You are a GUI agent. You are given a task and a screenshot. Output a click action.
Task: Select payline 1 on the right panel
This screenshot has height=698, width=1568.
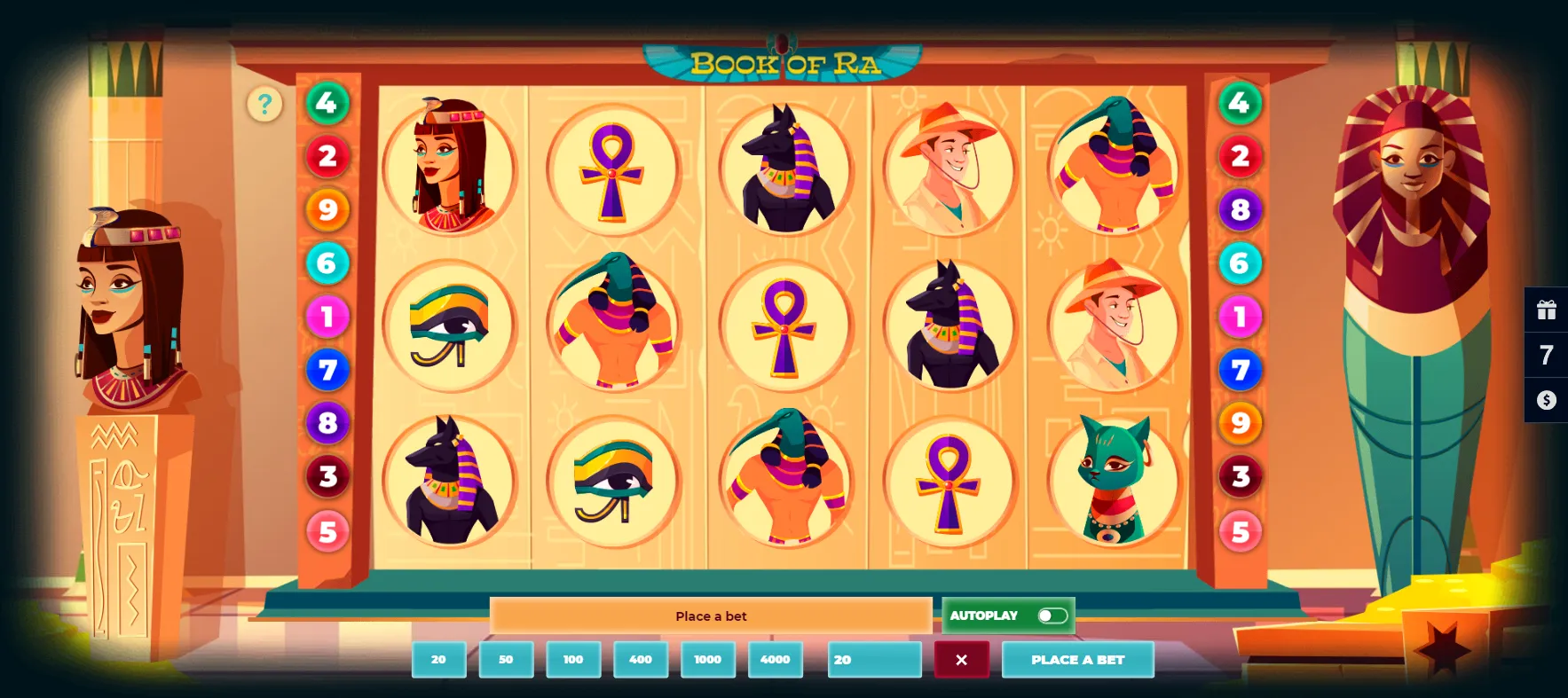point(1240,318)
